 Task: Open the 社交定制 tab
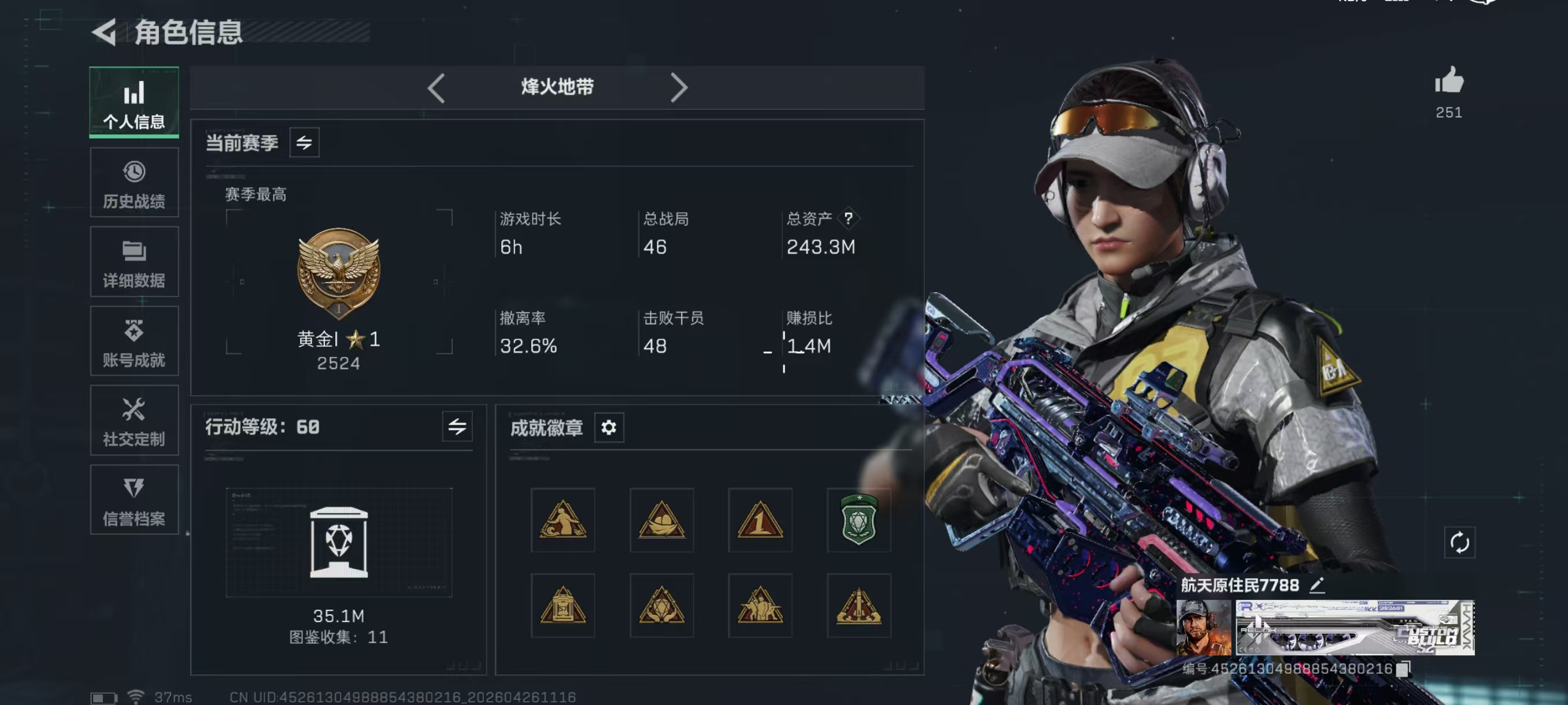134,421
